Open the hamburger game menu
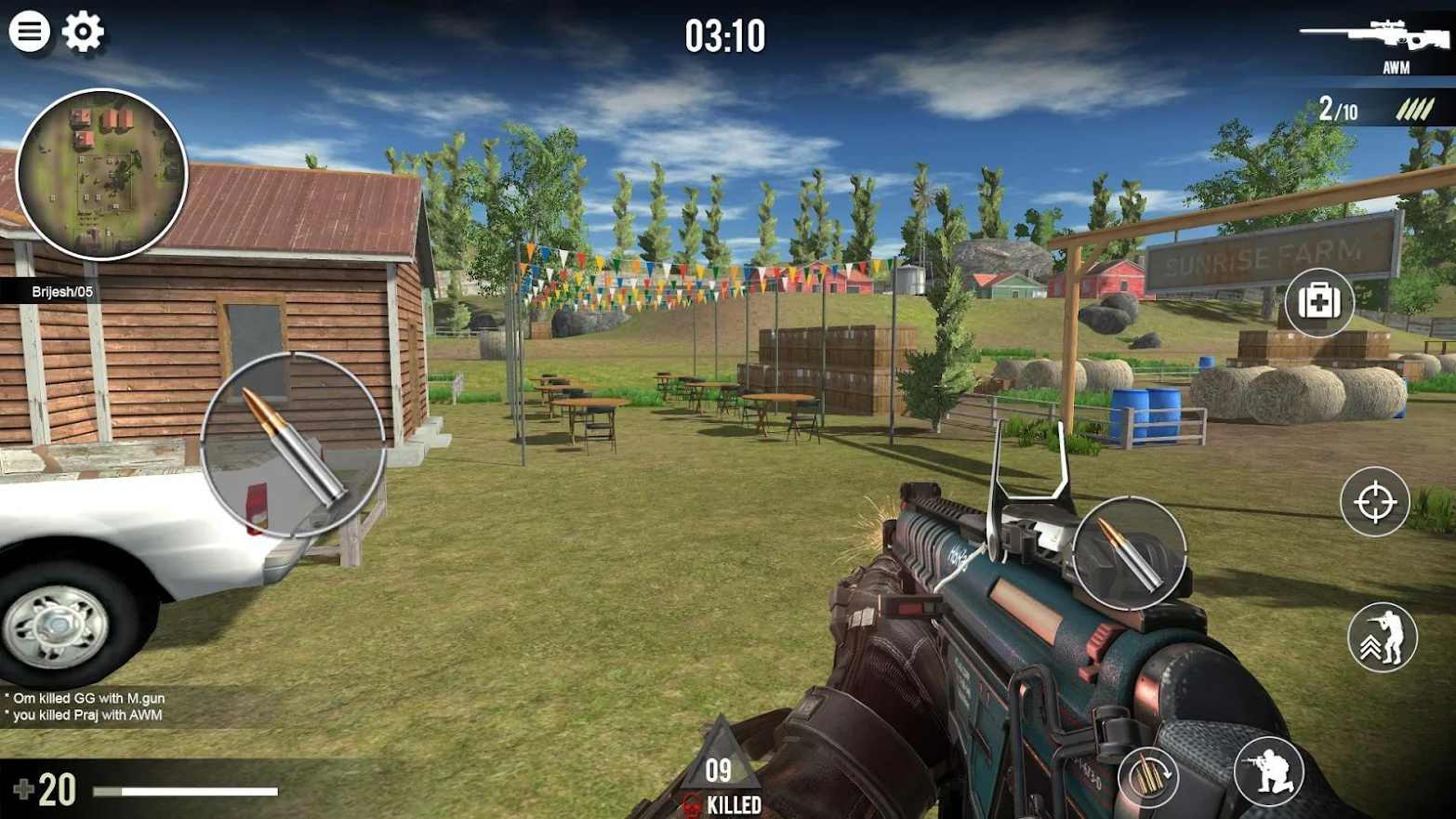This screenshot has width=1456, height=819. [31, 31]
